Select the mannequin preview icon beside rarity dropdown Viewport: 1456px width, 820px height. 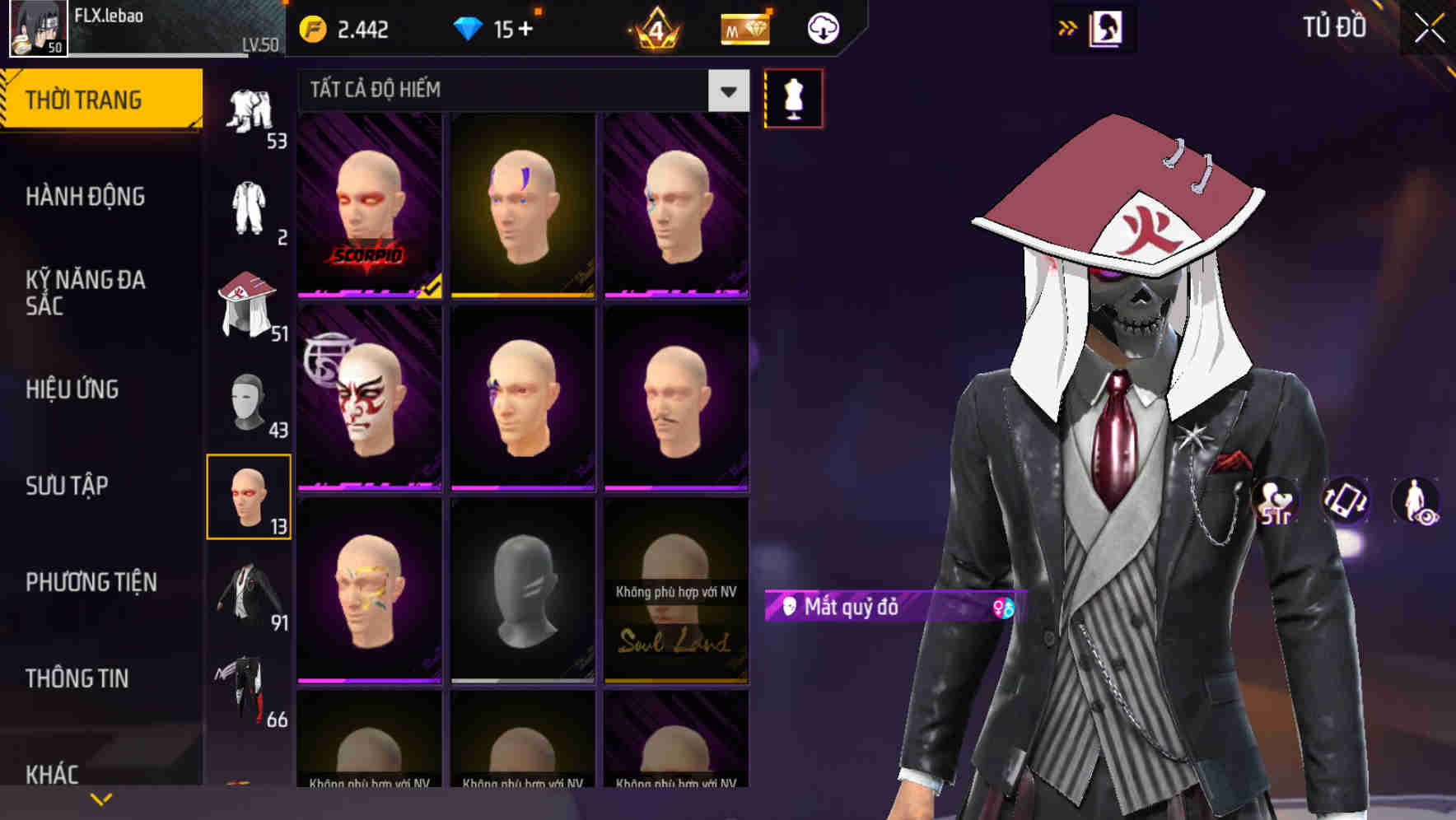pos(792,98)
